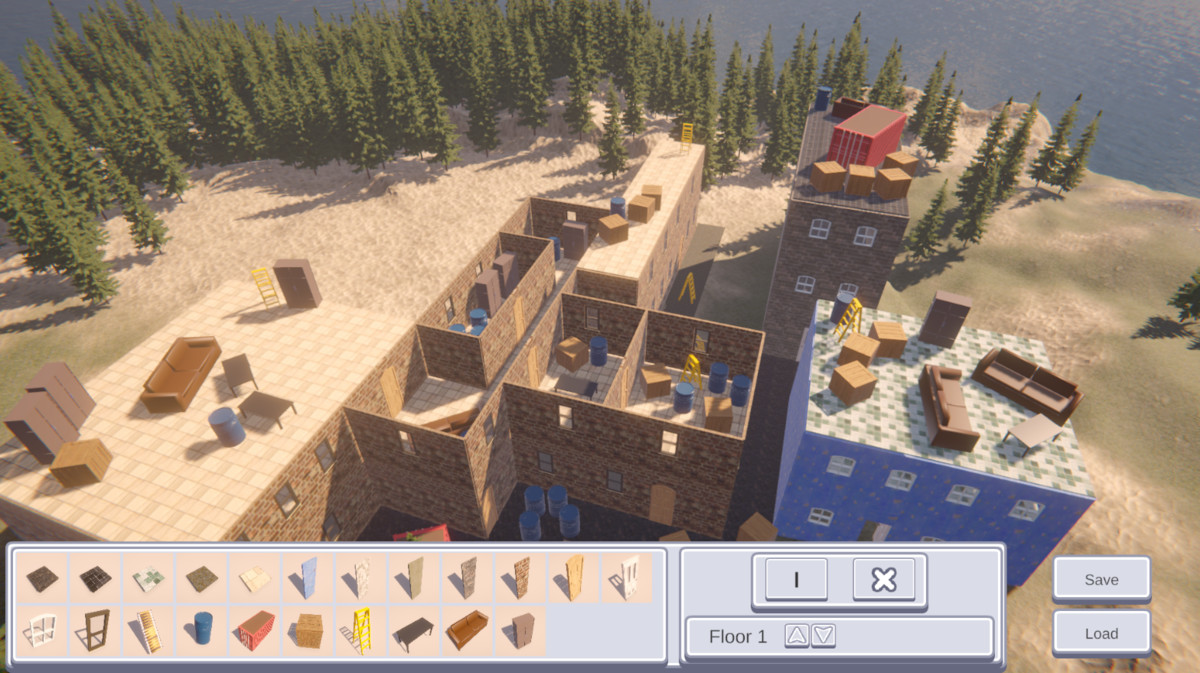Click the "I" mode button
The image size is (1200, 673).
796,579
